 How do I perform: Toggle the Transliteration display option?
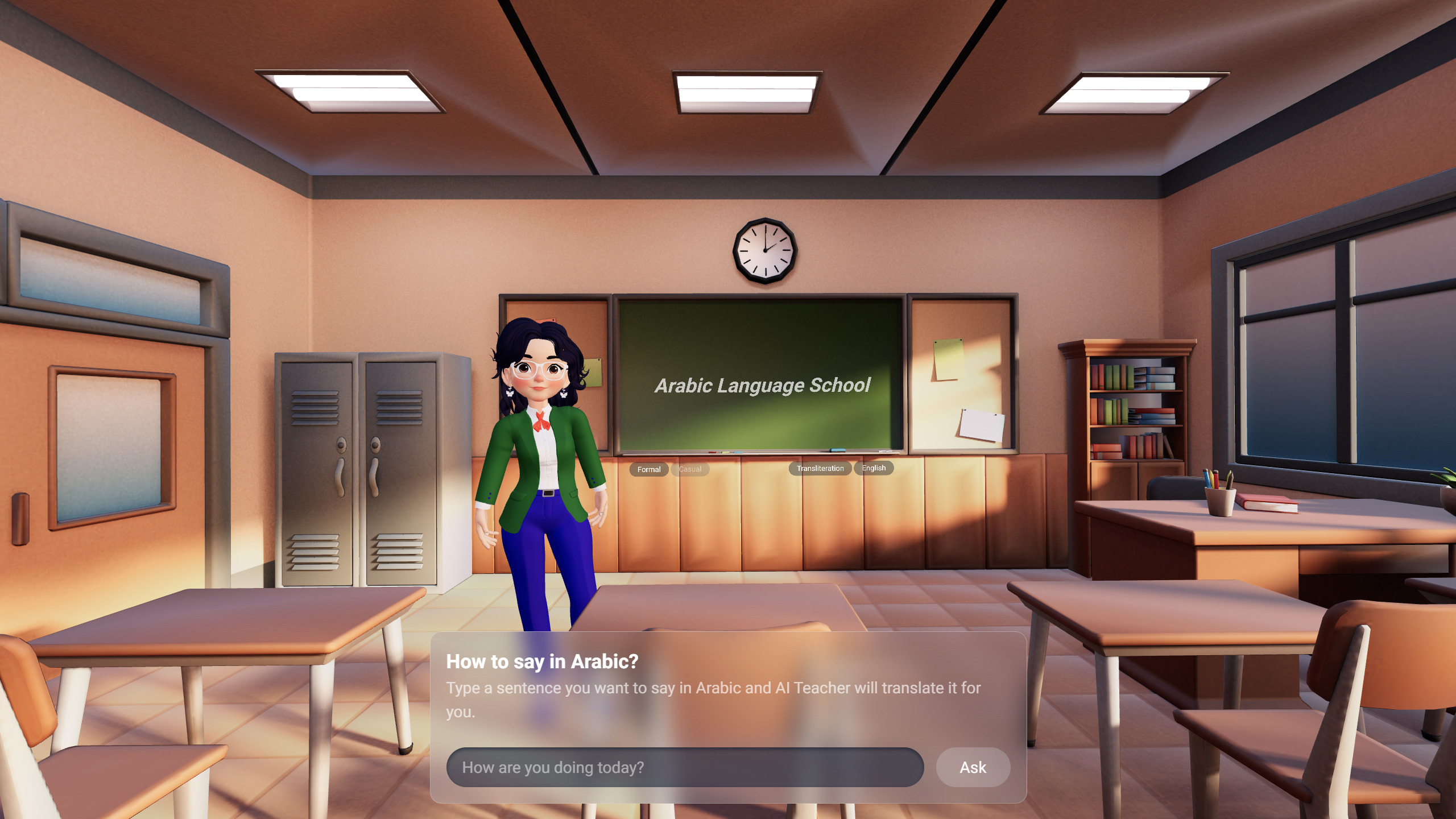[820, 468]
